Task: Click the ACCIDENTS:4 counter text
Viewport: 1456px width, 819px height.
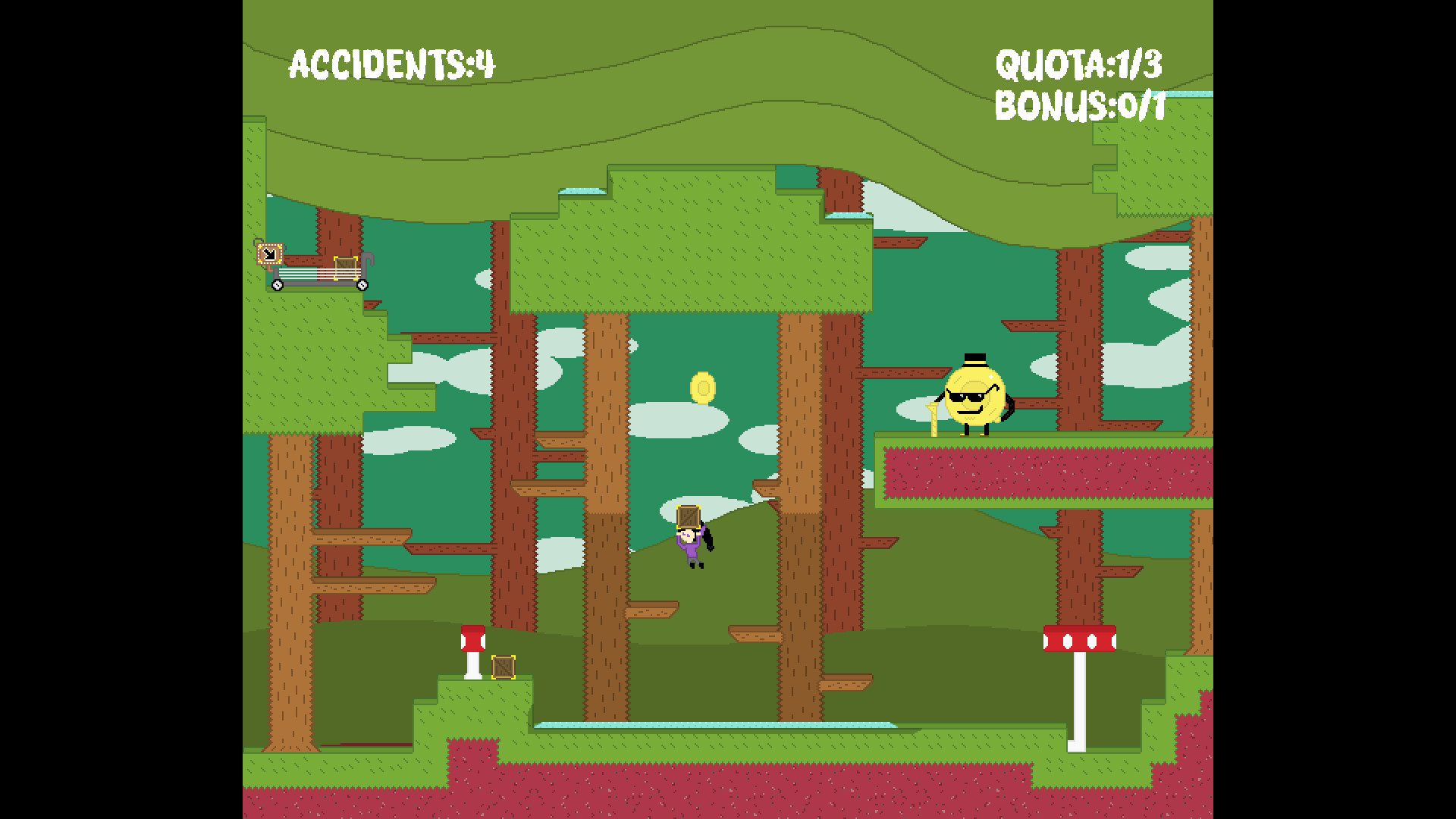Action: coord(391,63)
